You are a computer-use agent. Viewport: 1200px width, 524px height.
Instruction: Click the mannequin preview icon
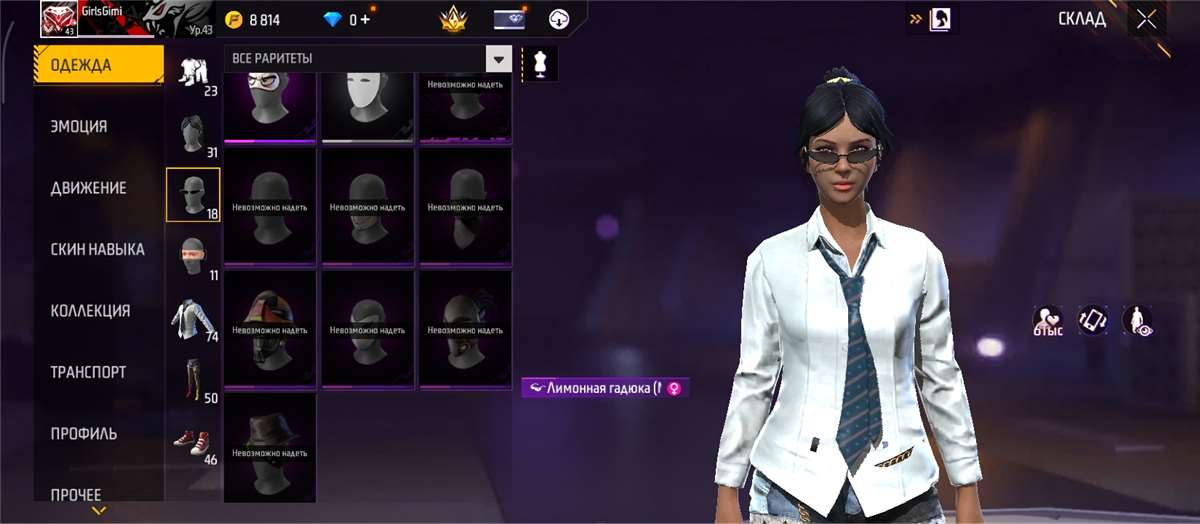pos(540,64)
